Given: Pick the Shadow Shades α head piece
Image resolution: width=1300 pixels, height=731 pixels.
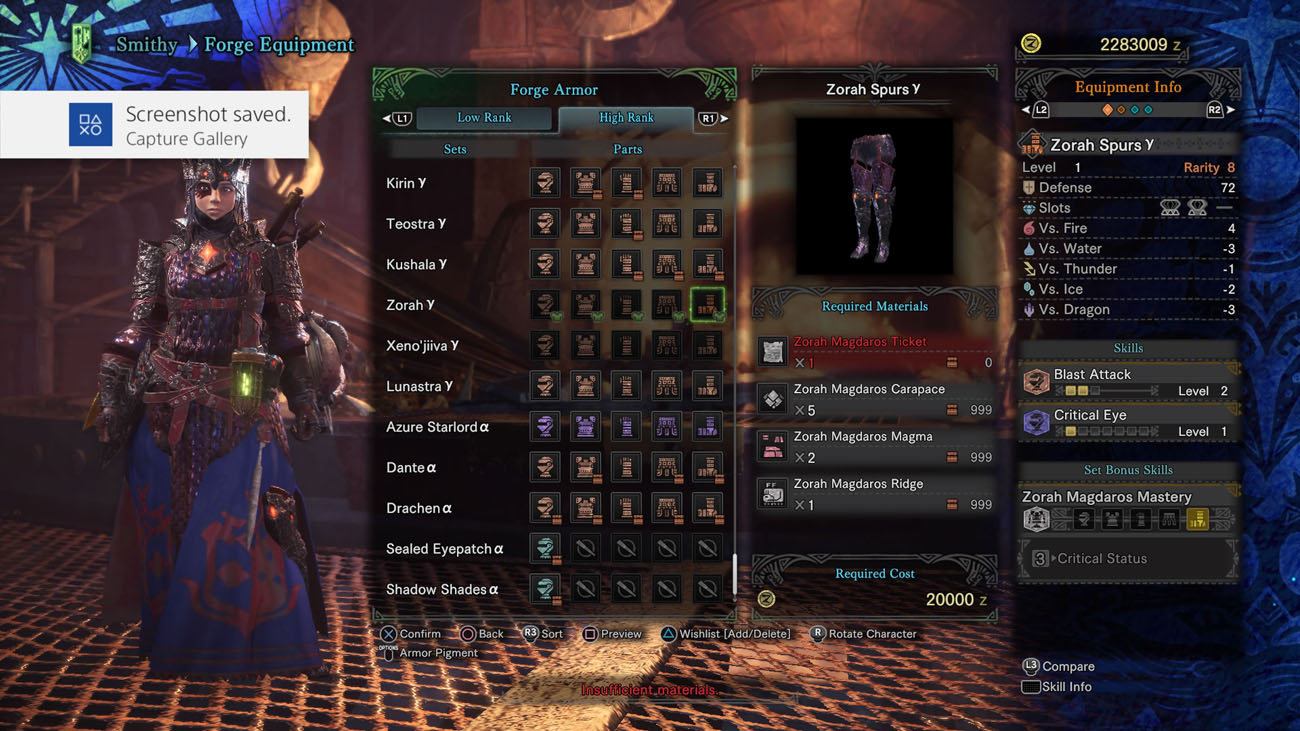Looking at the screenshot, I should point(545,589).
